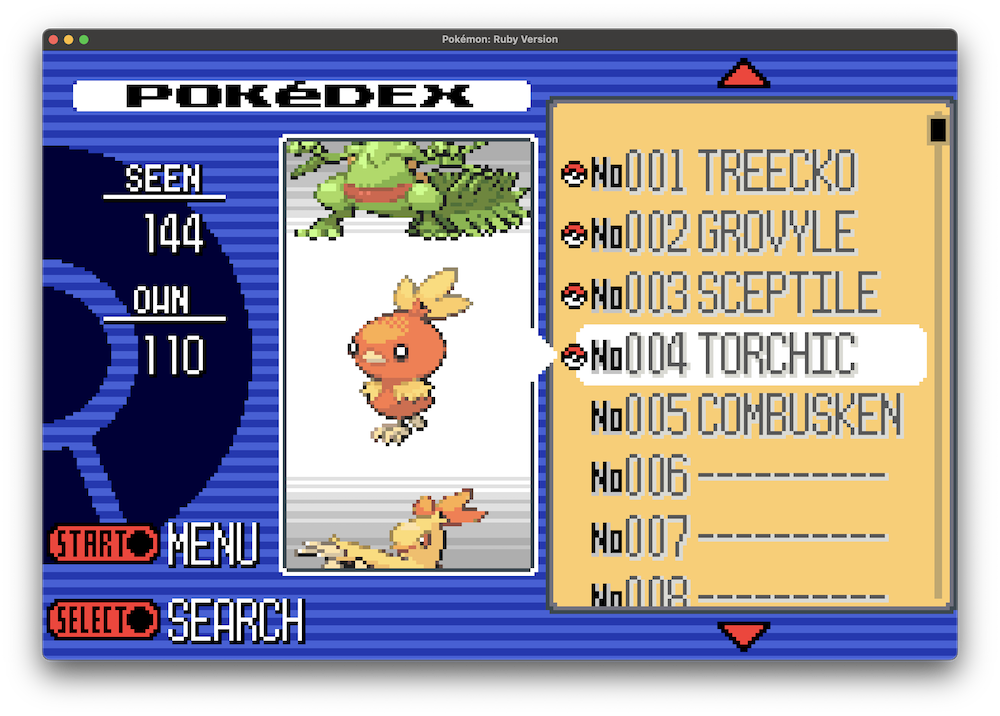Close the Pokémon Ruby window
The height and width of the screenshot is (716, 1000).
[53, 39]
